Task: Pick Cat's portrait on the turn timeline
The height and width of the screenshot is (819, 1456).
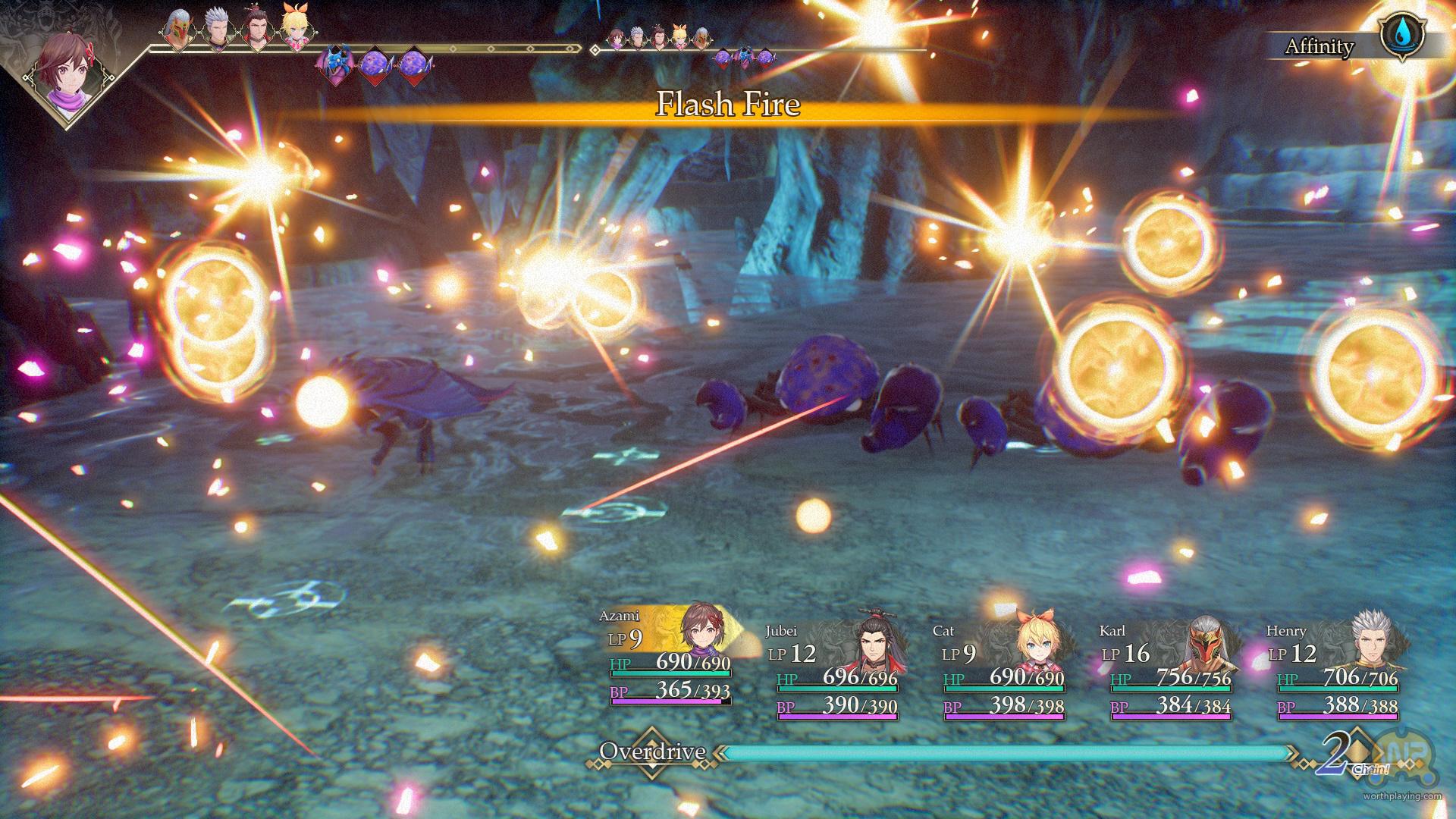Action: (296, 30)
